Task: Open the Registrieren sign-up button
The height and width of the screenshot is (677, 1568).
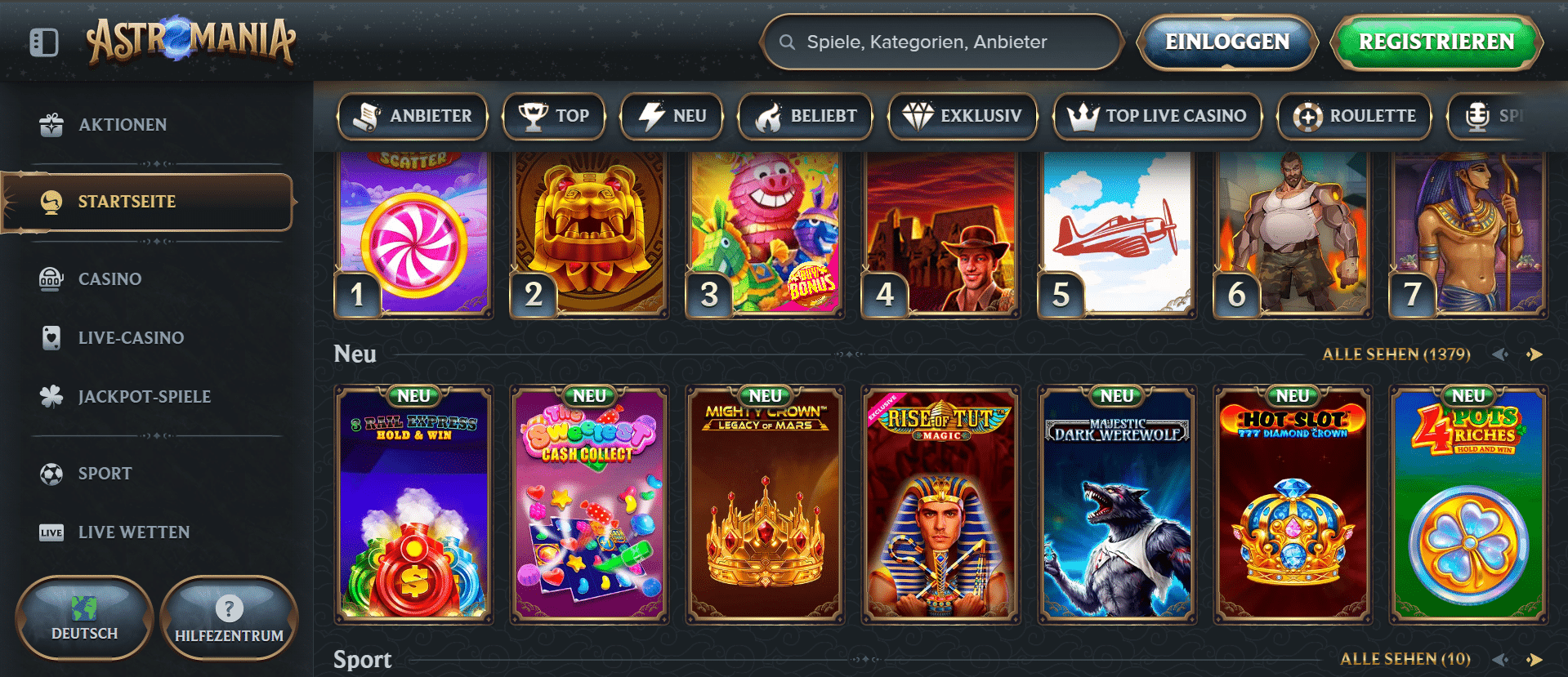Action: (x=1436, y=42)
